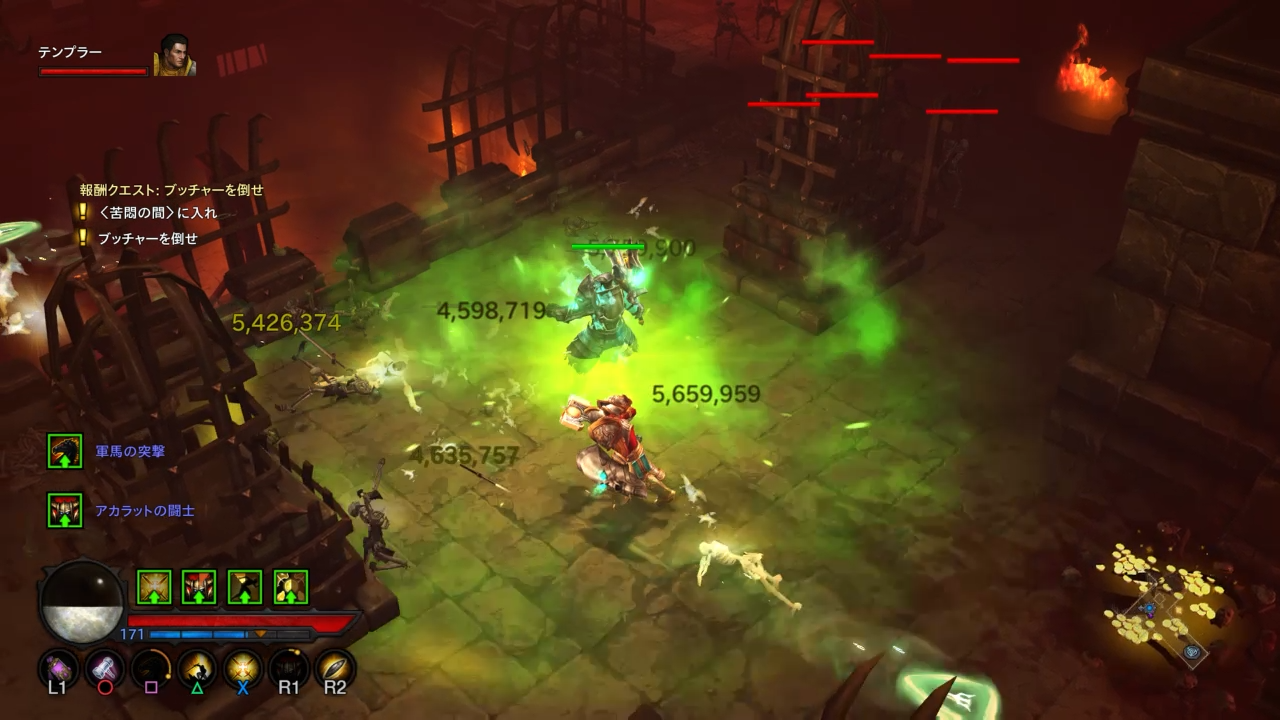The image size is (1280, 720).
Task: Activate the hammer skill on circle slot
Action: tap(104, 667)
